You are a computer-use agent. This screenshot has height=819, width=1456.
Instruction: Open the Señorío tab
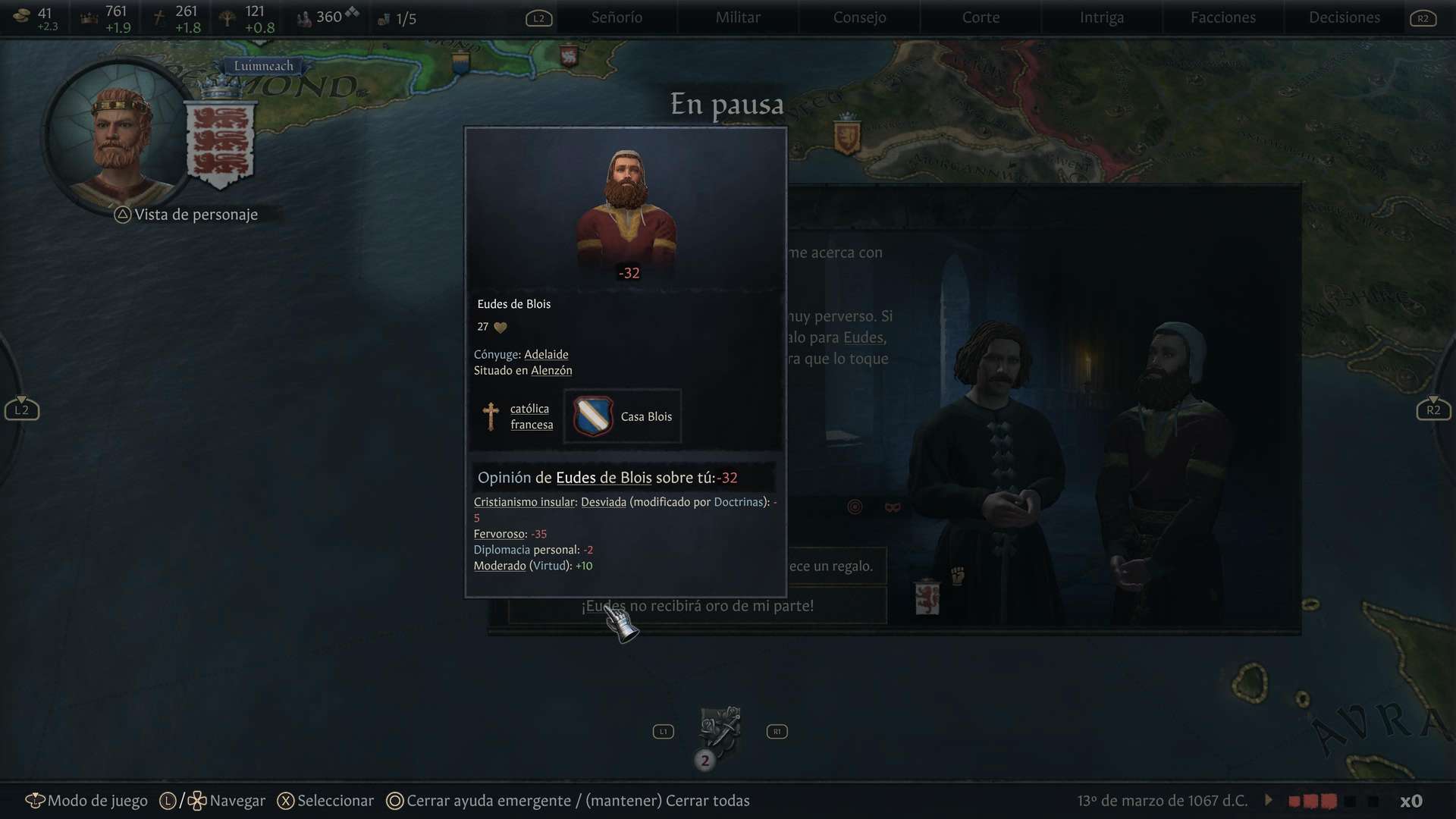[617, 17]
